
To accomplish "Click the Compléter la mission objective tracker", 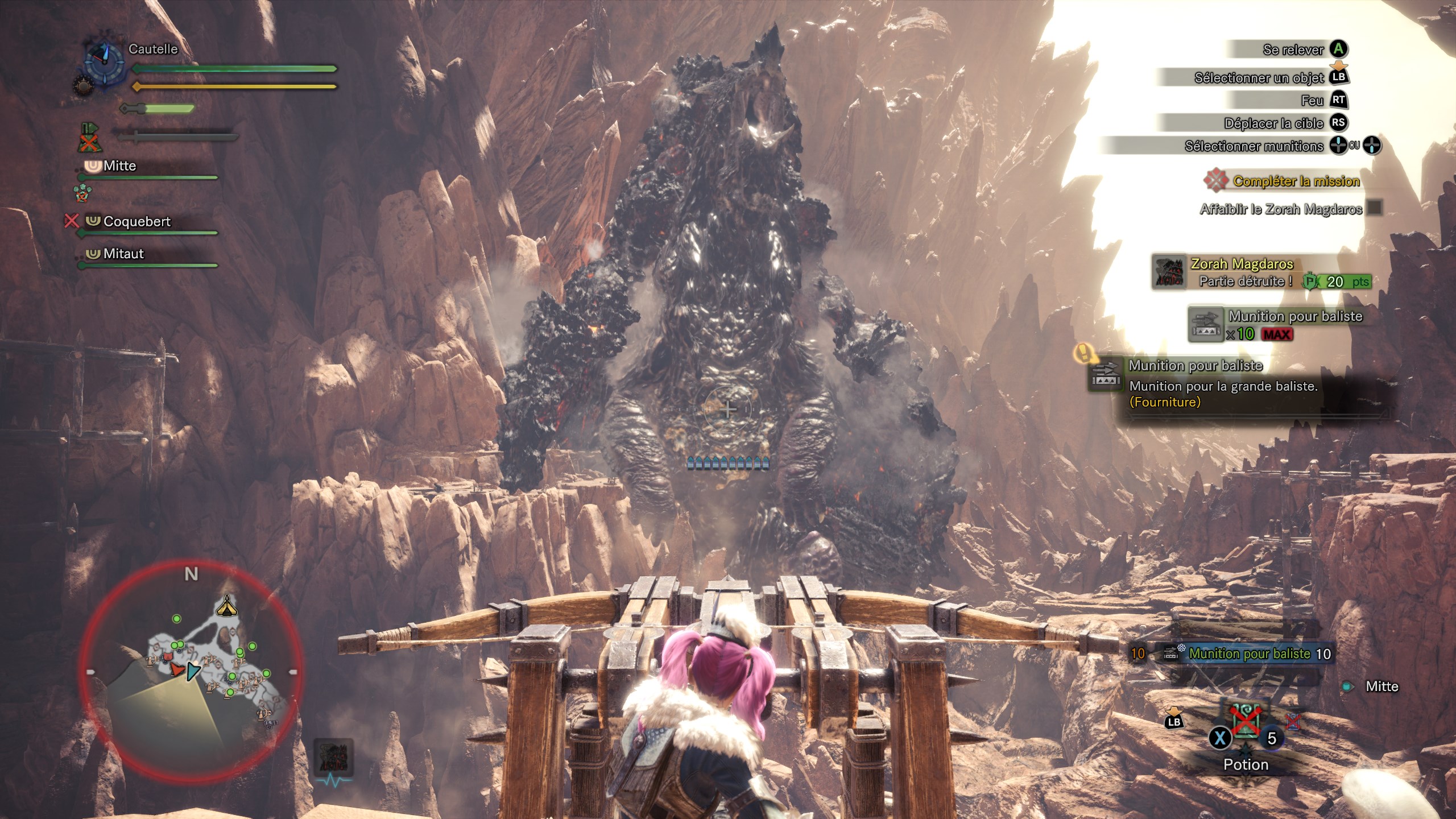I will click(1295, 181).
